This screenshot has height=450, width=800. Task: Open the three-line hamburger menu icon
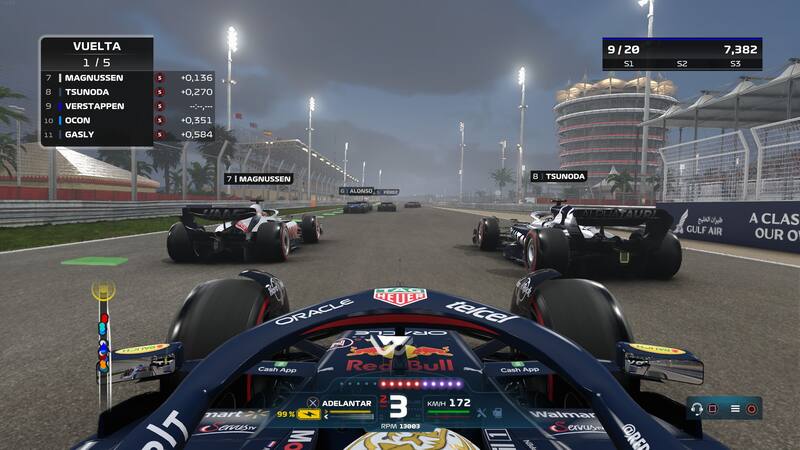735,408
